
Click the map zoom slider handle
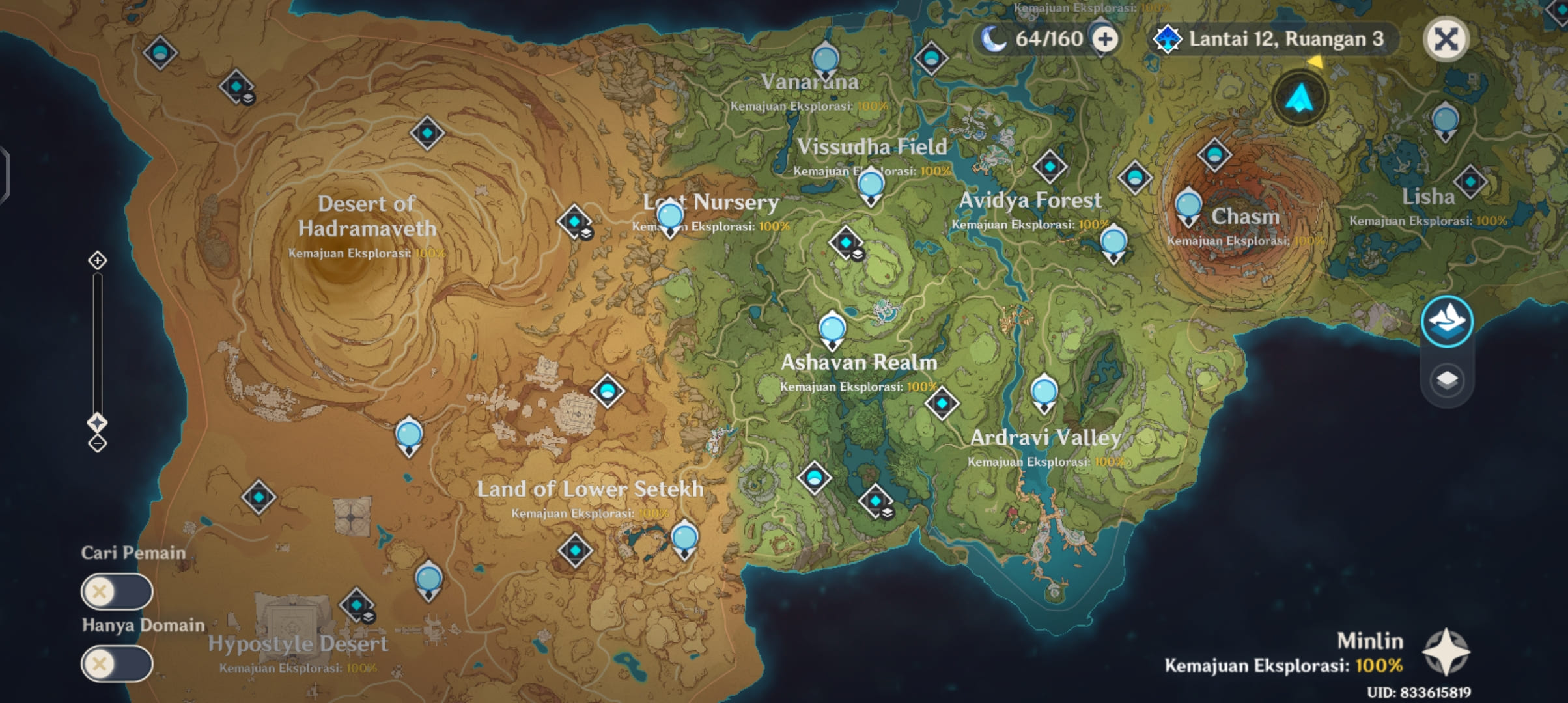[x=98, y=422]
